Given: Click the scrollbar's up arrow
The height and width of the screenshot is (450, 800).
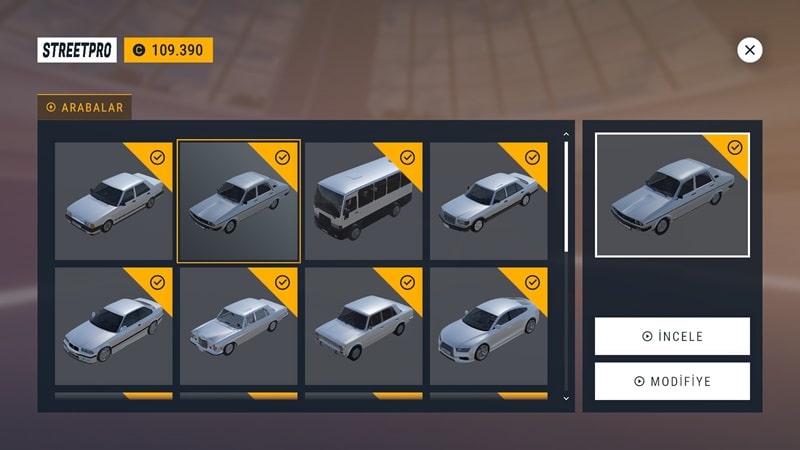Looking at the screenshot, I should point(567,133).
